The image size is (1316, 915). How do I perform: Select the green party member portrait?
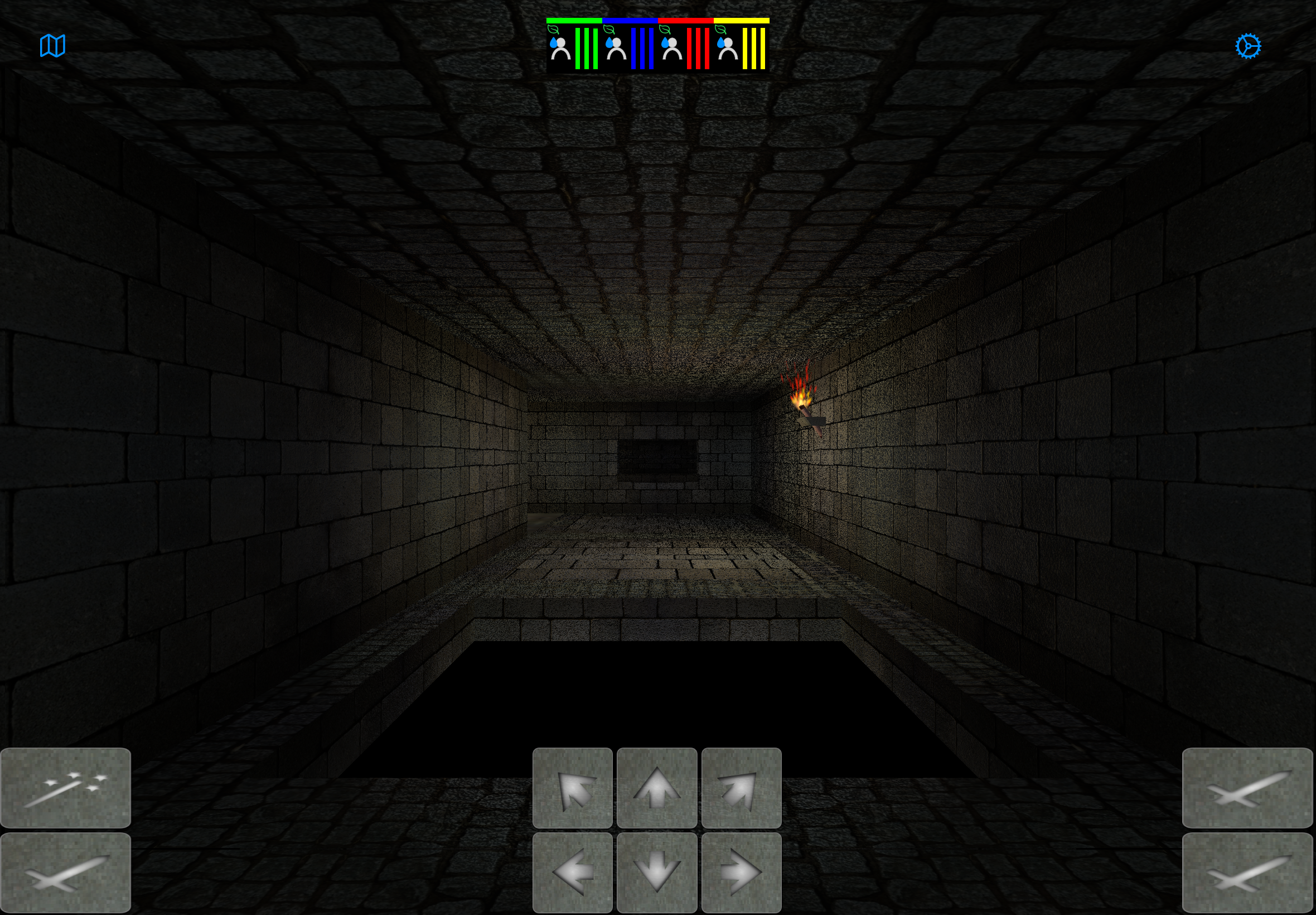(x=562, y=50)
